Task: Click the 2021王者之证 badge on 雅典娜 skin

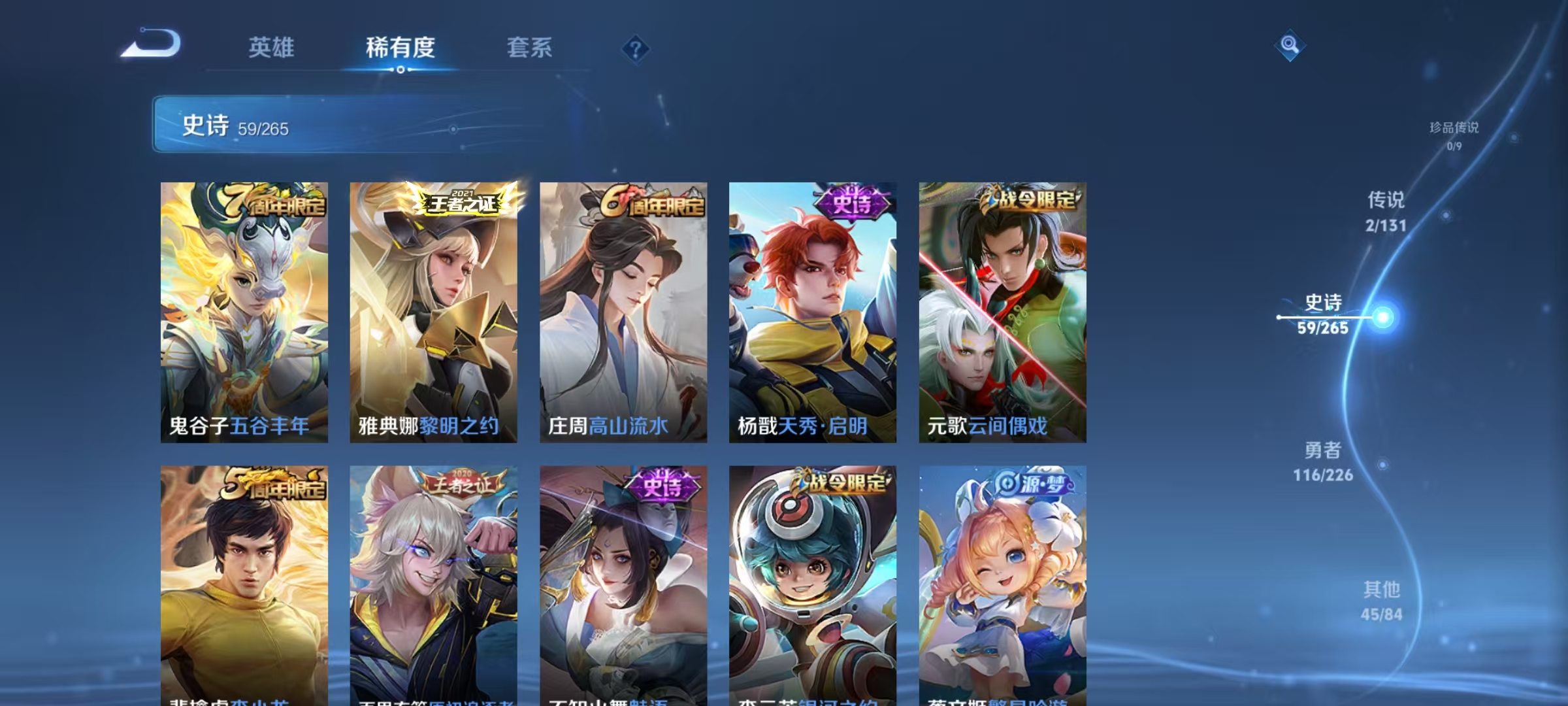Action: point(460,203)
